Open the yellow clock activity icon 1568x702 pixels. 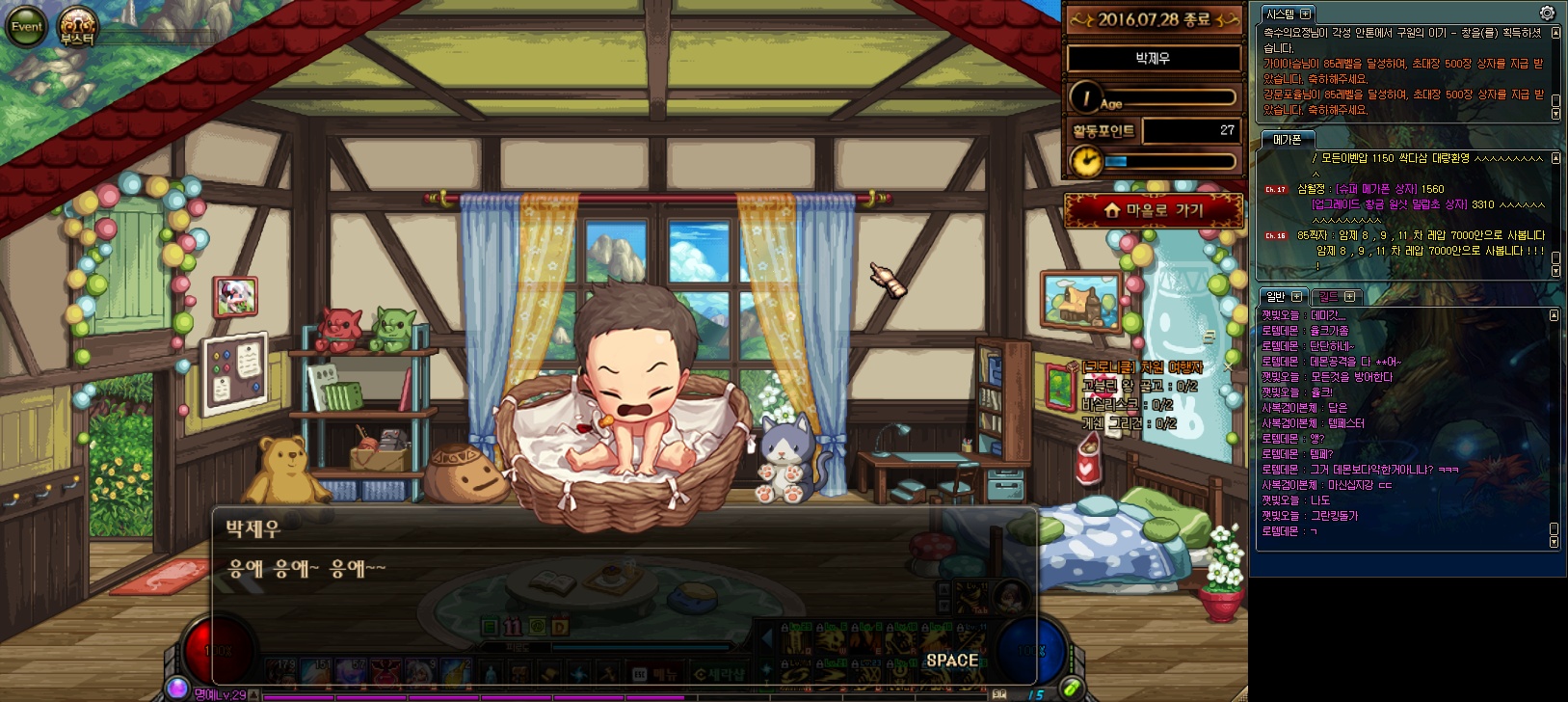click(1086, 161)
